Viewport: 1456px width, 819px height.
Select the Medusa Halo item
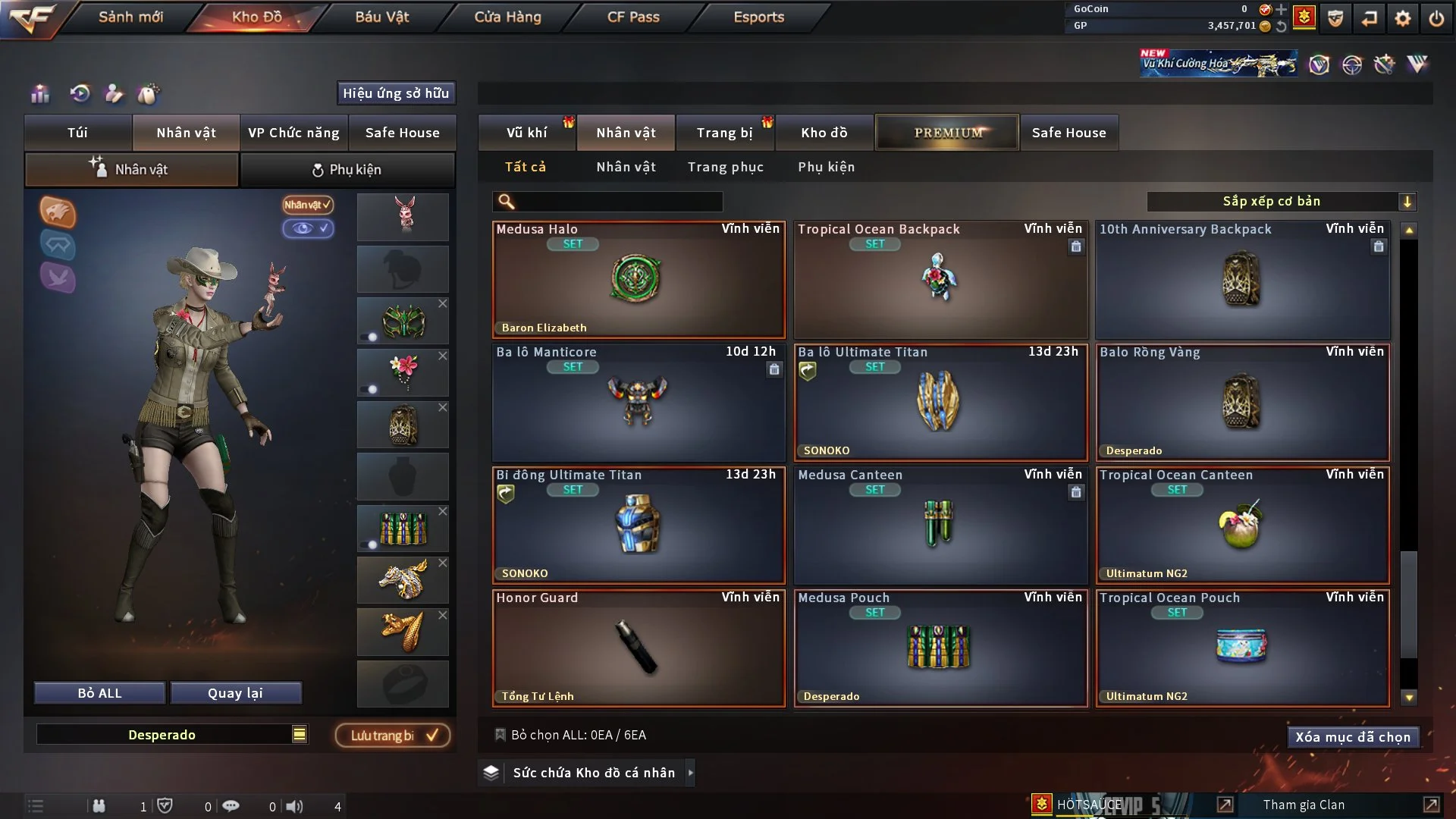tap(638, 281)
